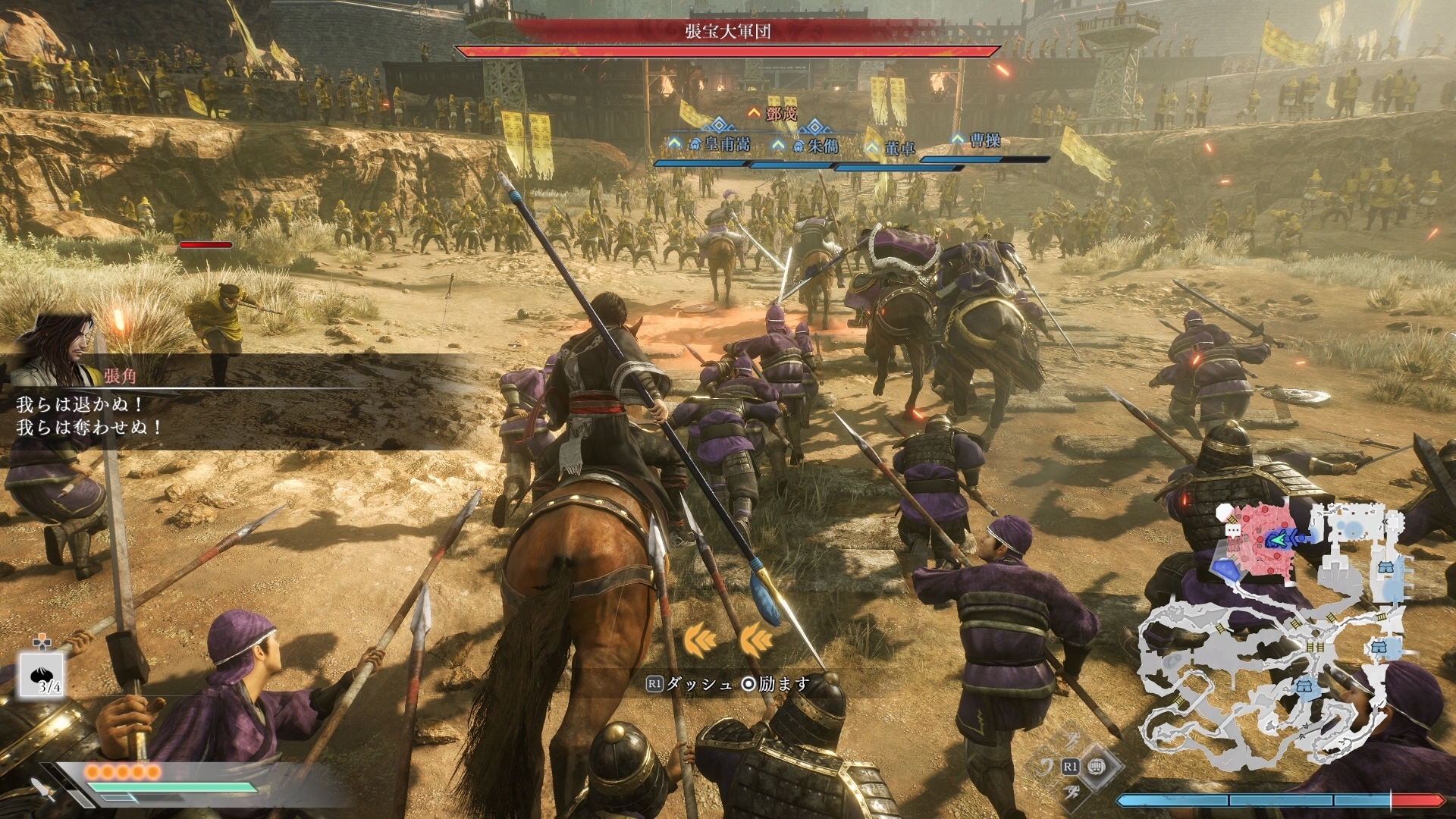Image resolution: width=1456 pixels, height=819 pixels.
Task: Target the 鄧茂 enemy officer marker
Action: point(780,114)
